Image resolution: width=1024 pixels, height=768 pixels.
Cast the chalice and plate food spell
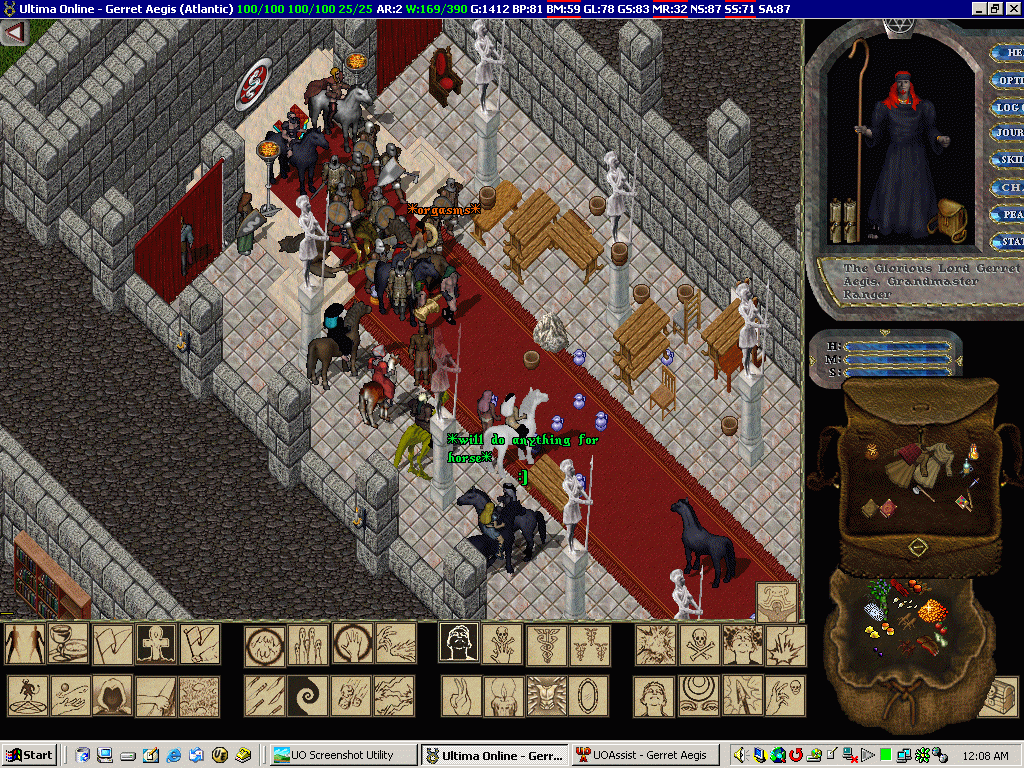click(69, 644)
